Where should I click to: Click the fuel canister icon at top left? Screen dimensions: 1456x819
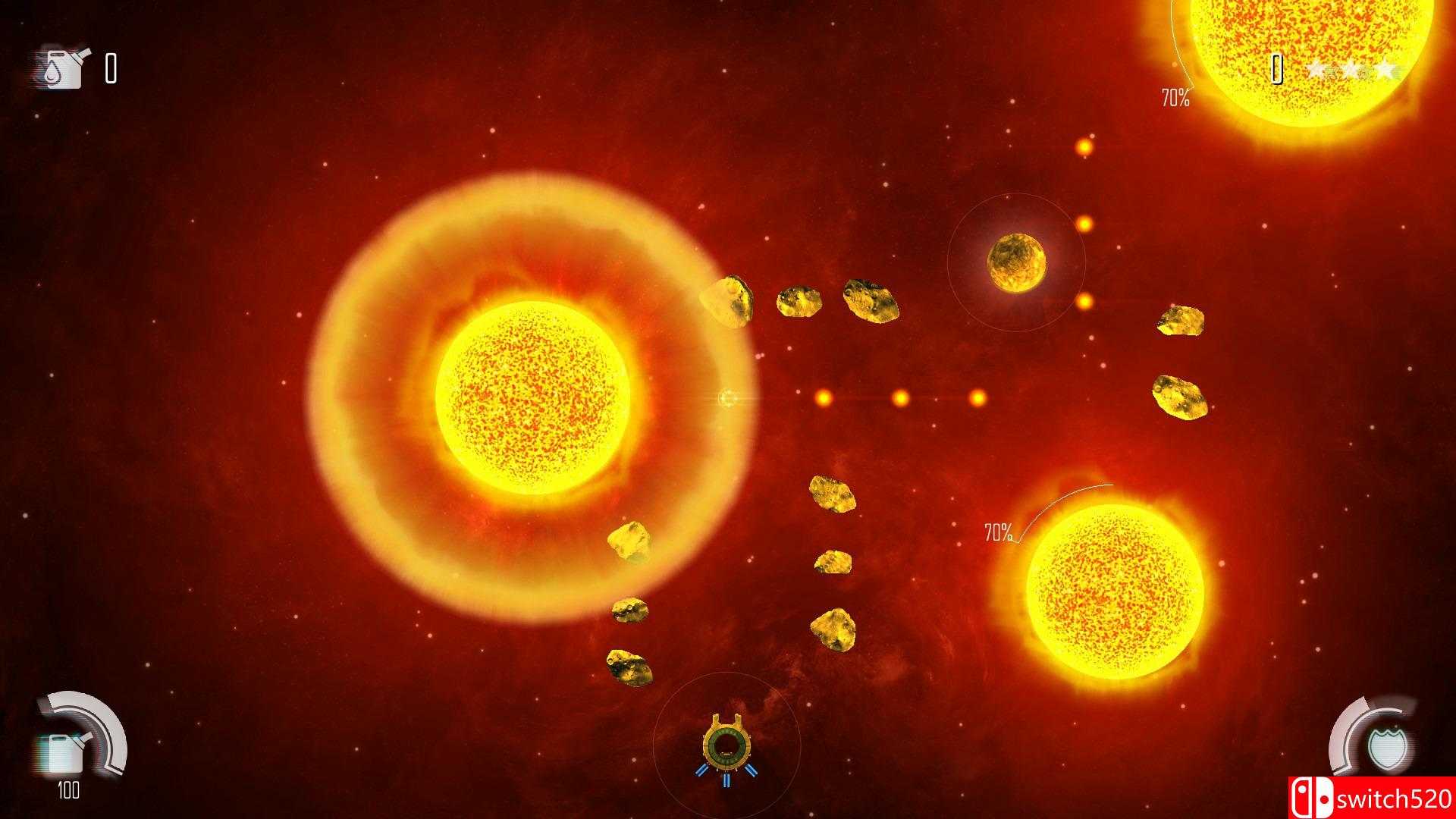pos(64,68)
